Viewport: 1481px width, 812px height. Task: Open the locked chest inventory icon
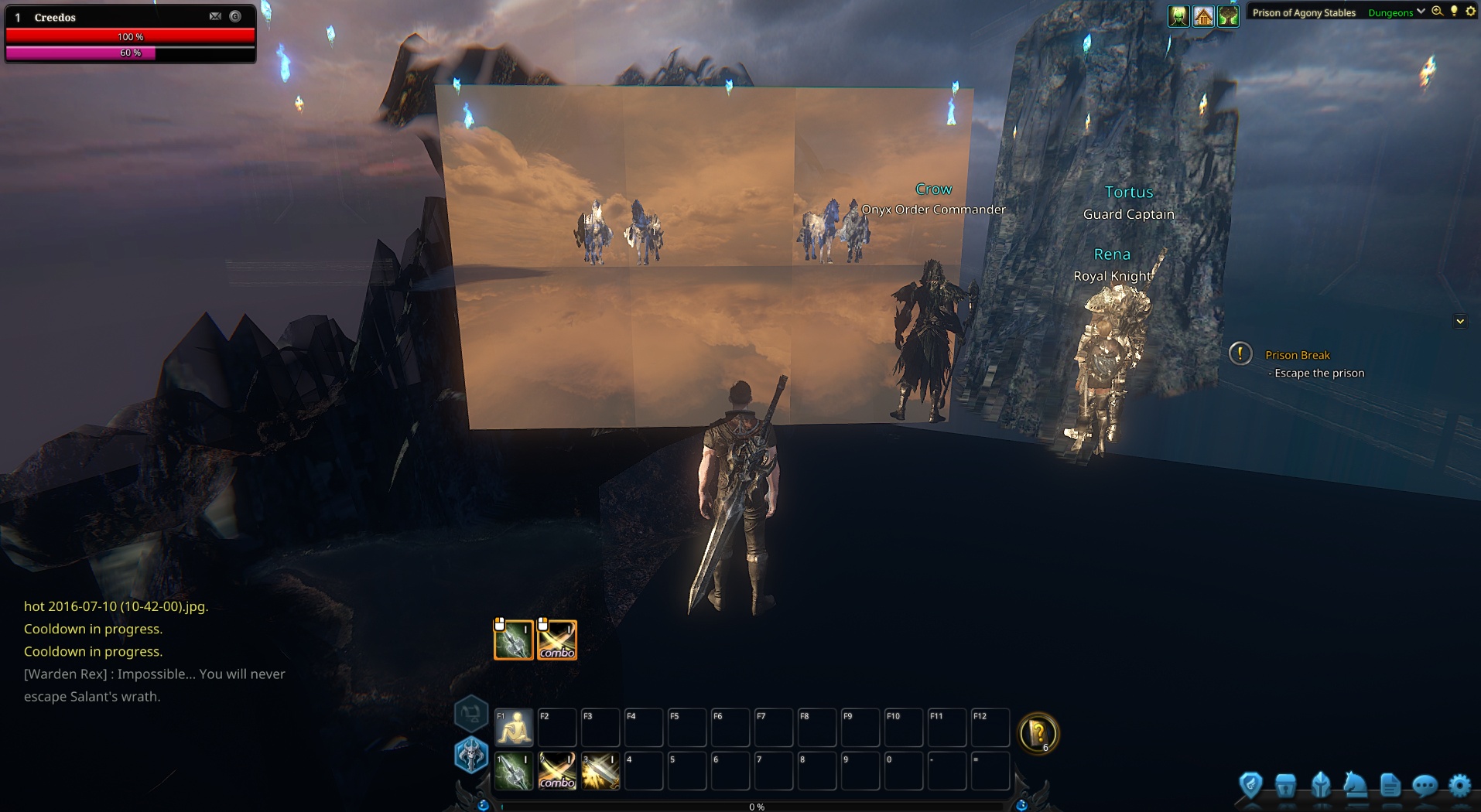click(1285, 786)
